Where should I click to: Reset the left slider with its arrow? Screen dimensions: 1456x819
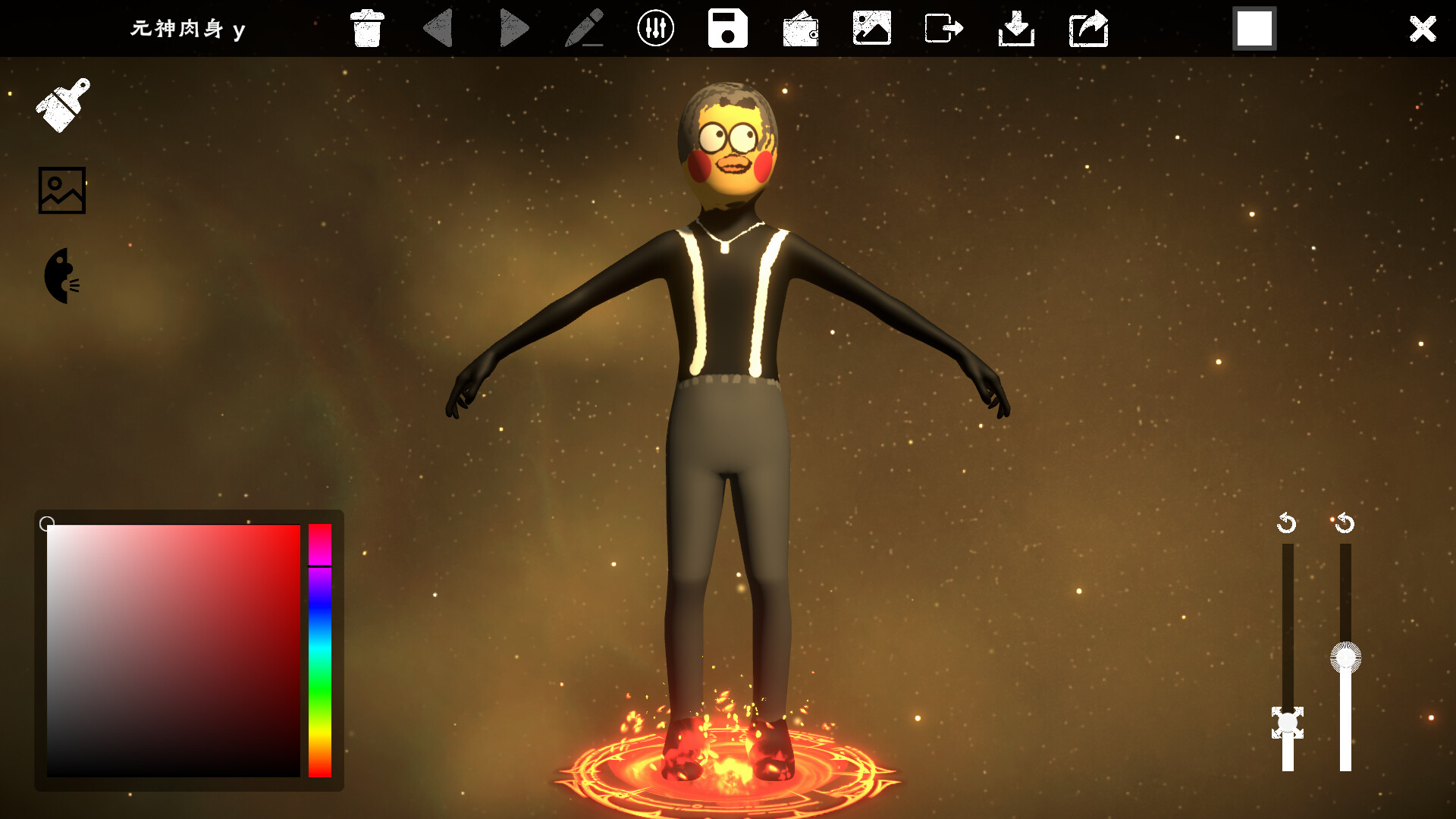[x=1286, y=523]
